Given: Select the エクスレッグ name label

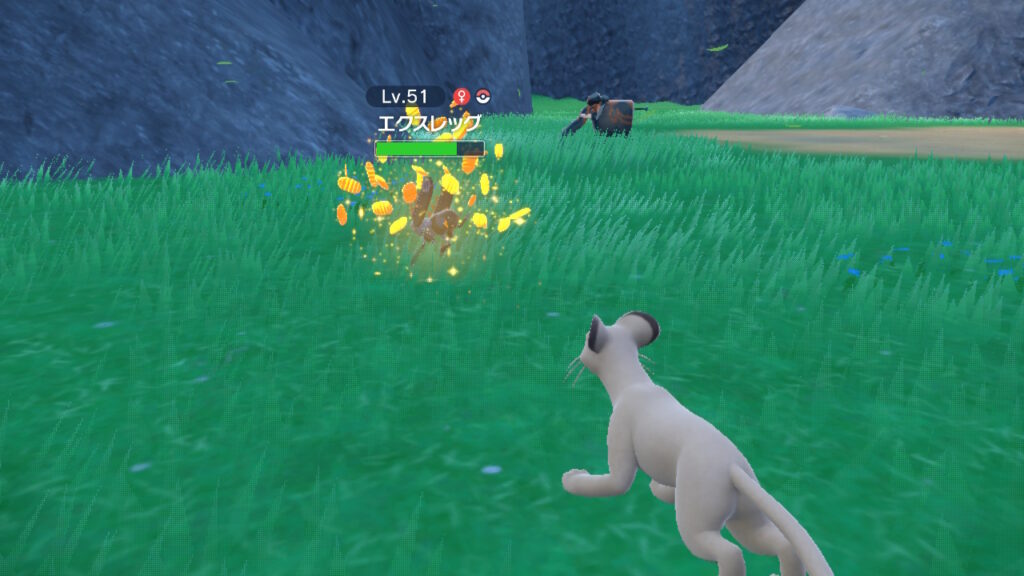Looking at the screenshot, I should (x=428, y=124).
